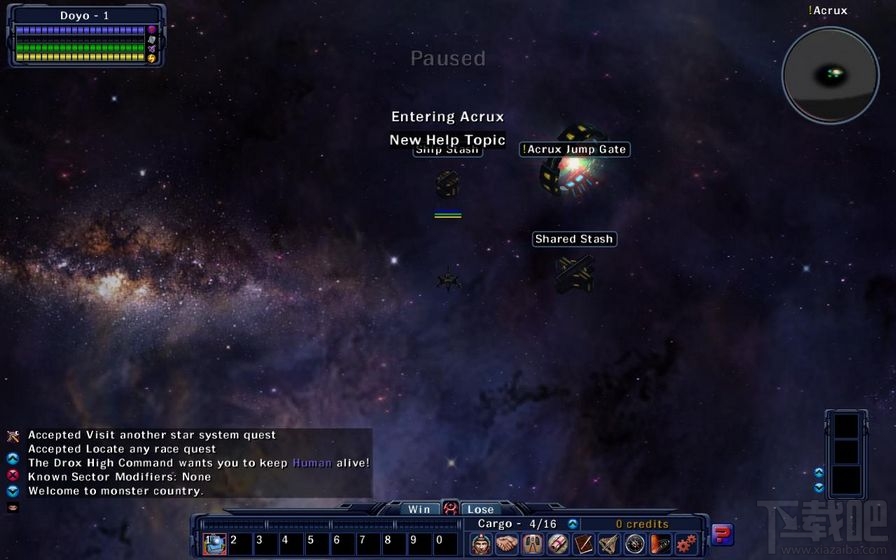Click the red question mark help button

[722, 535]
